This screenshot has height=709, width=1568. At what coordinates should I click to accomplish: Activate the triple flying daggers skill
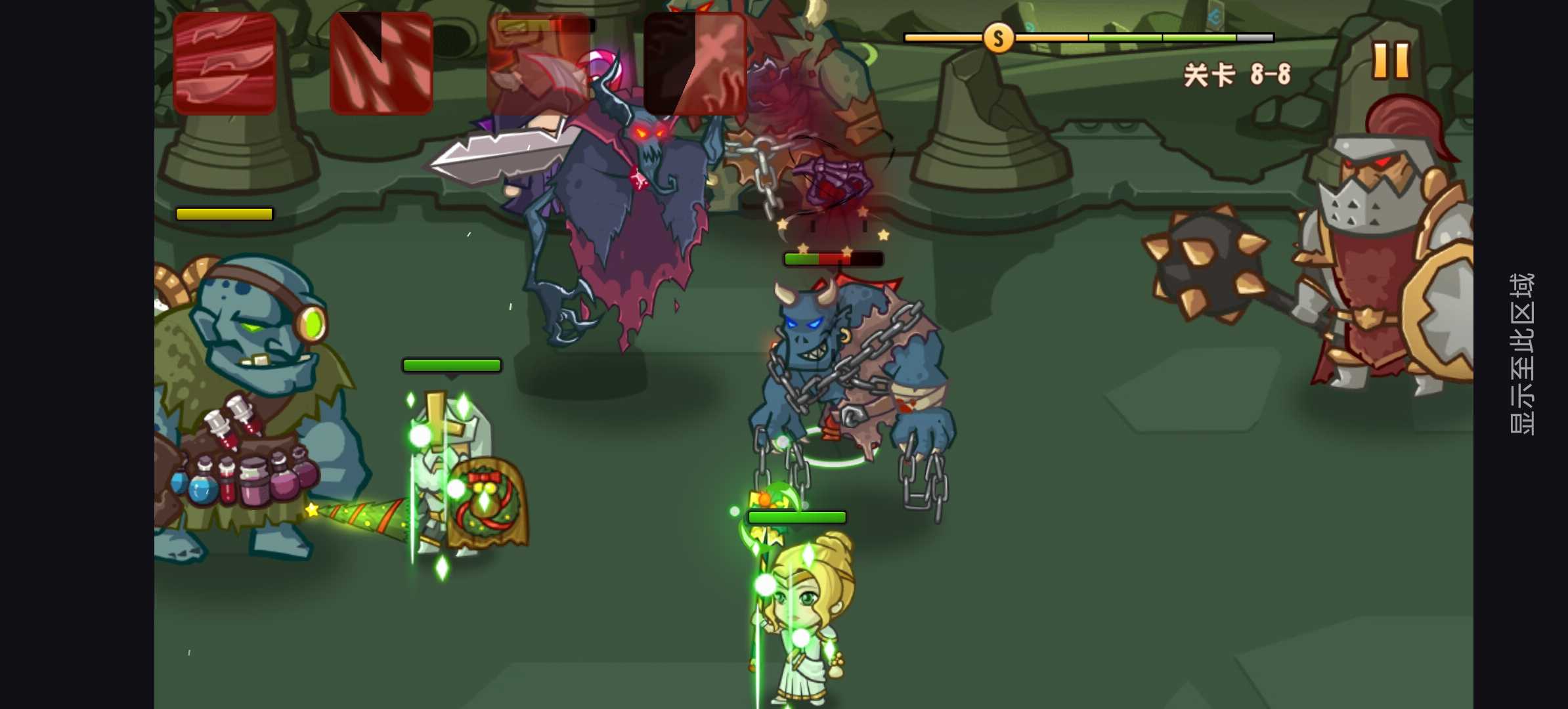point(225,64)
